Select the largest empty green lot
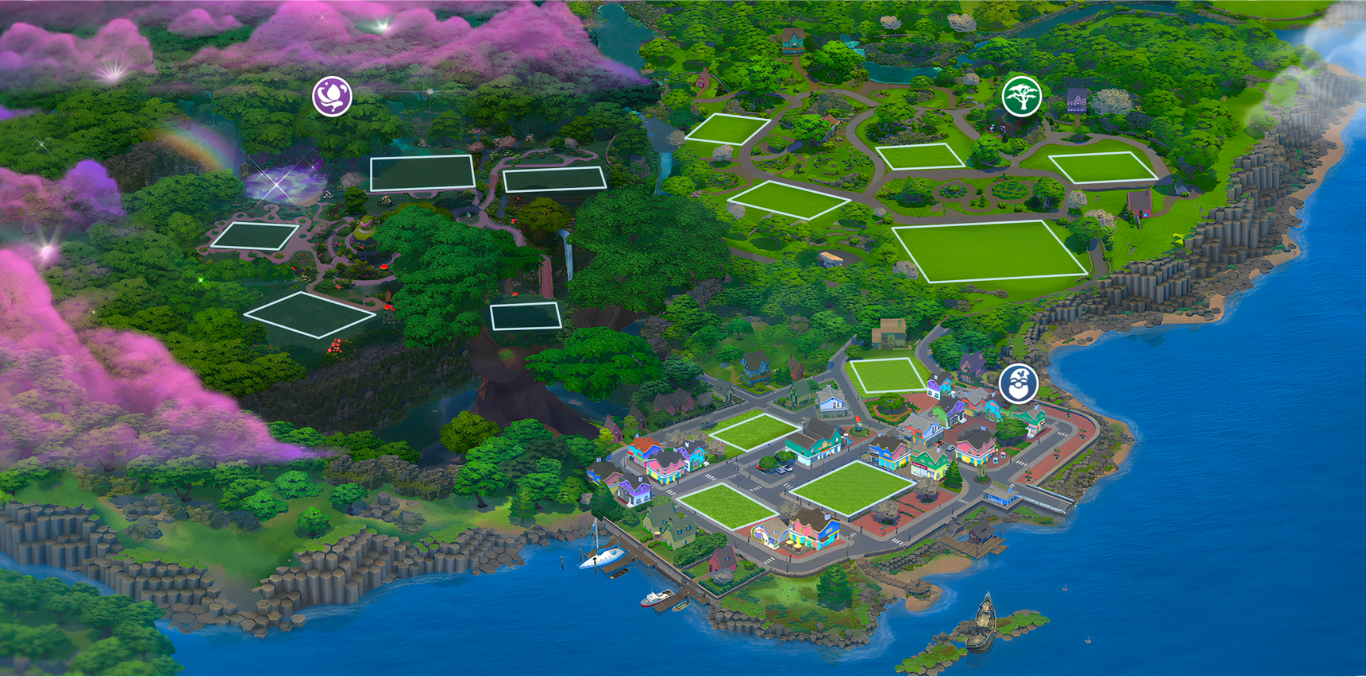1366x677 pixels. tap(988, 251)
